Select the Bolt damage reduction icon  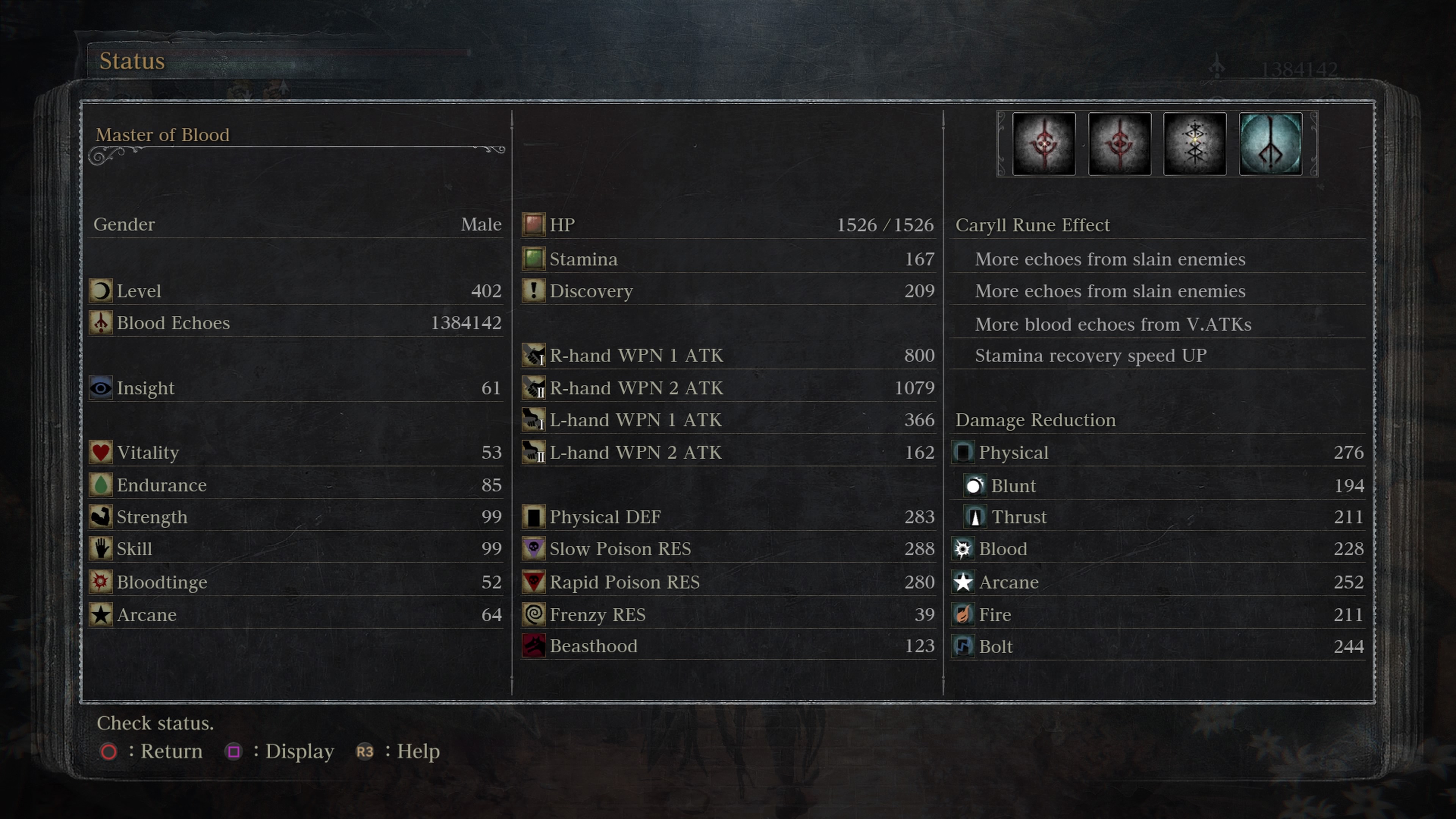(963, 646)
